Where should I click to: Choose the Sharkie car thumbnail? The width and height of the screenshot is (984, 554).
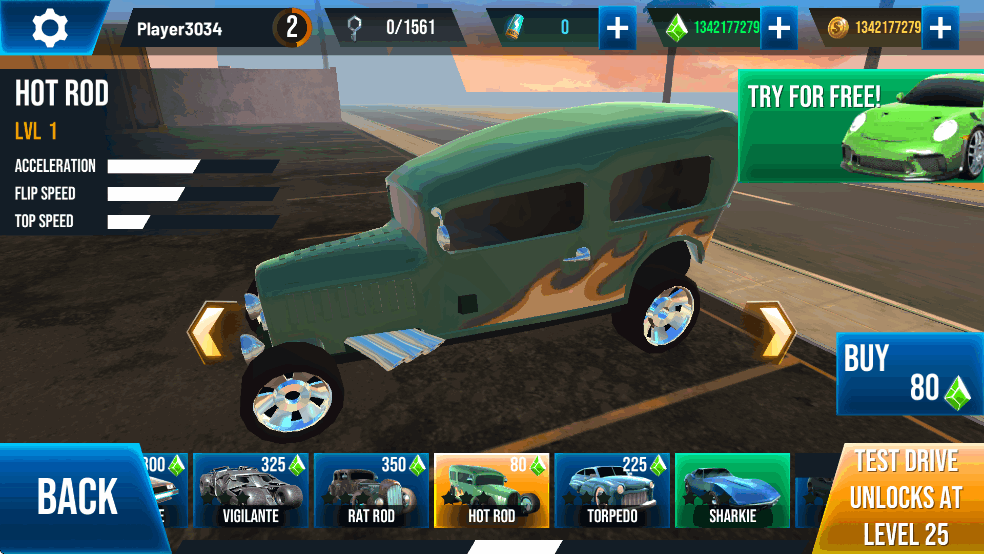[x=732, y=490]
